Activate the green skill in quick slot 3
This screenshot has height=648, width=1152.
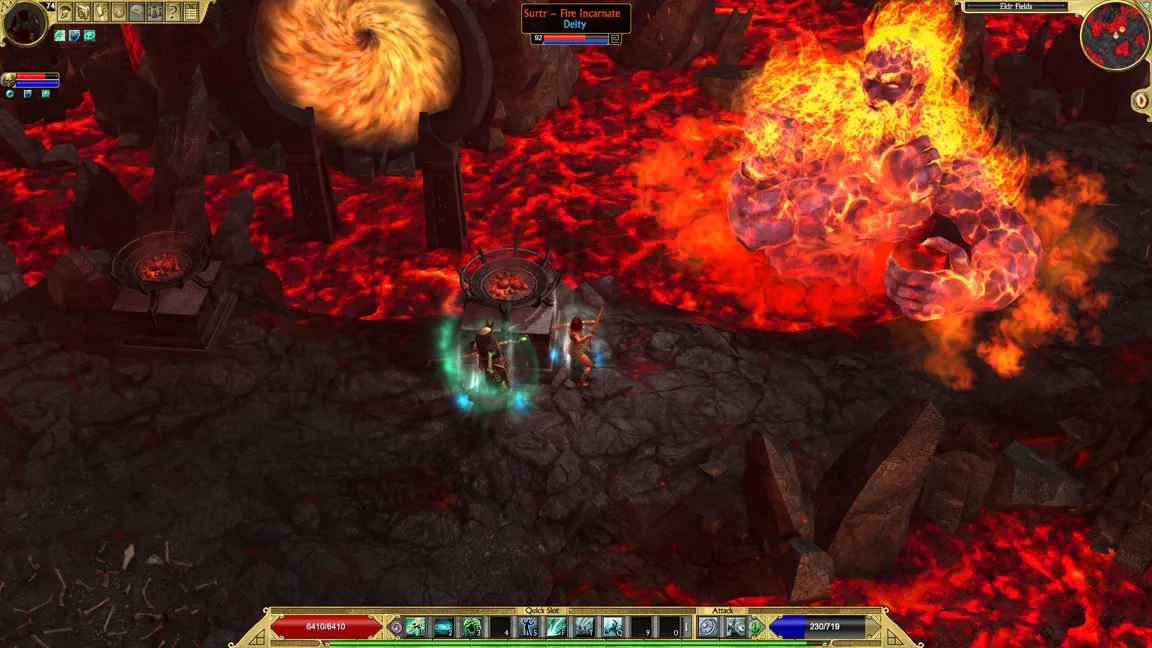click(x=471, y=627)
